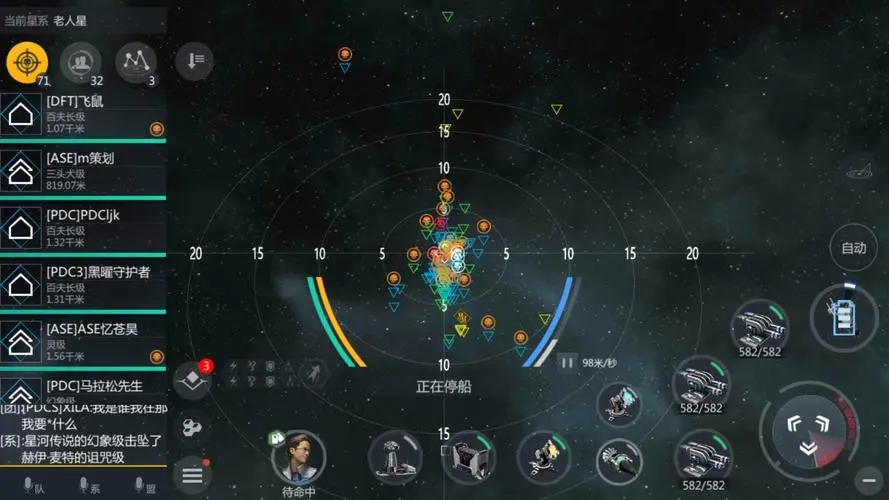Open the hamburger main menu
Viewport: 889px width, 500px height.
coord(192,475)
